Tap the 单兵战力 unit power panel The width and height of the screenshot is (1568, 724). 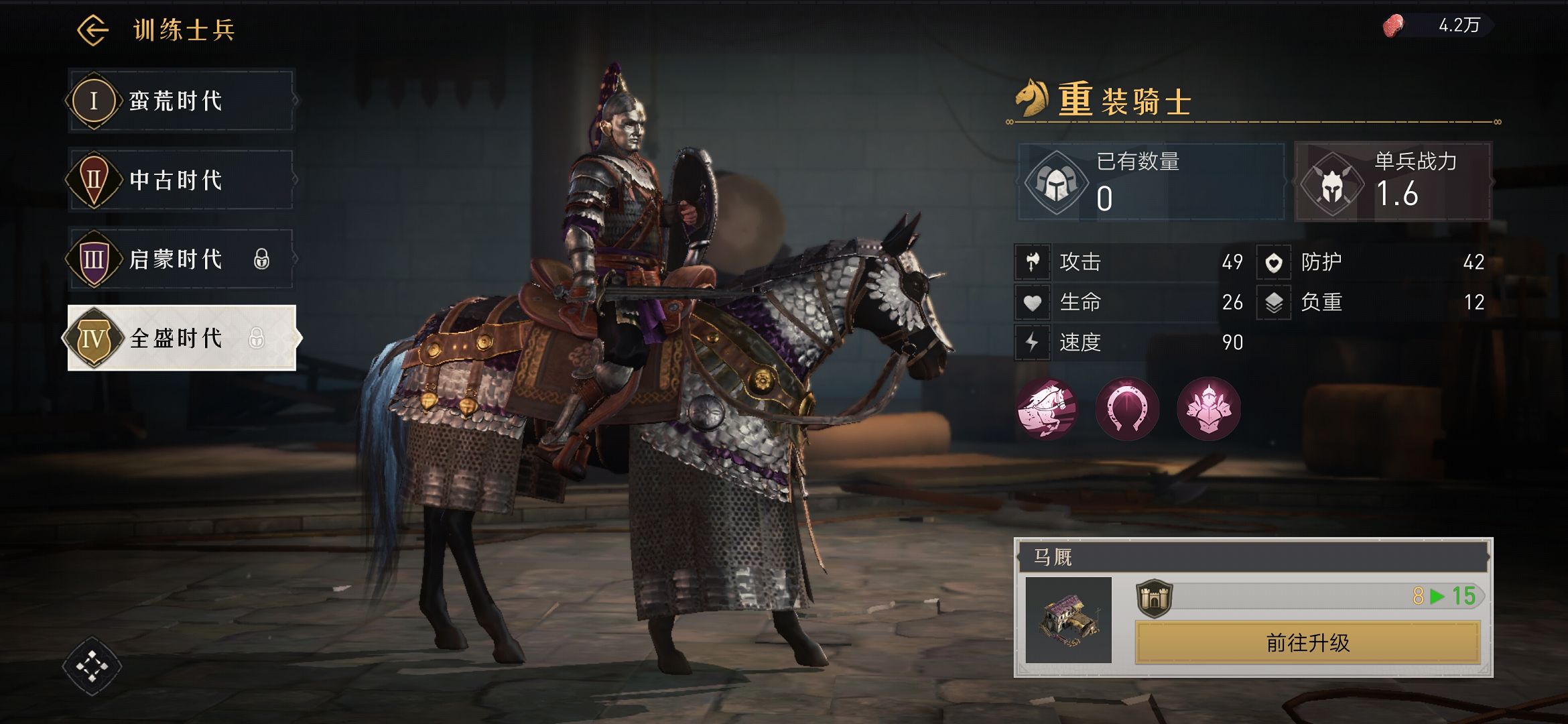1393,182
